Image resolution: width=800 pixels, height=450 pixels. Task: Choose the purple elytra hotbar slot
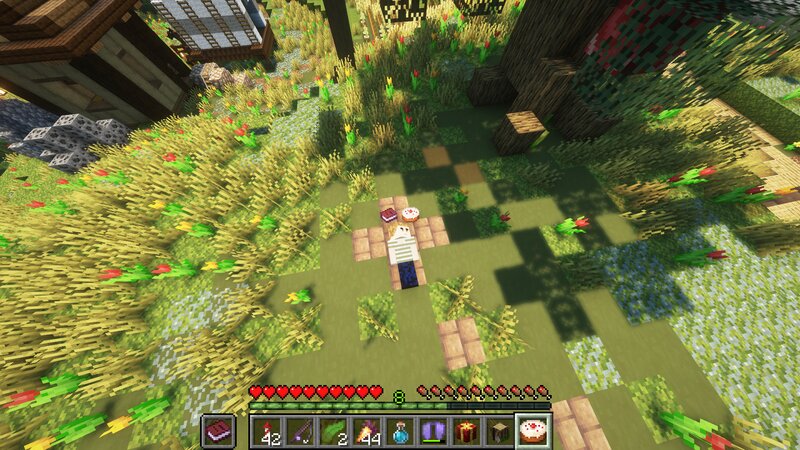pyautogui.click(x=433, y=431)
